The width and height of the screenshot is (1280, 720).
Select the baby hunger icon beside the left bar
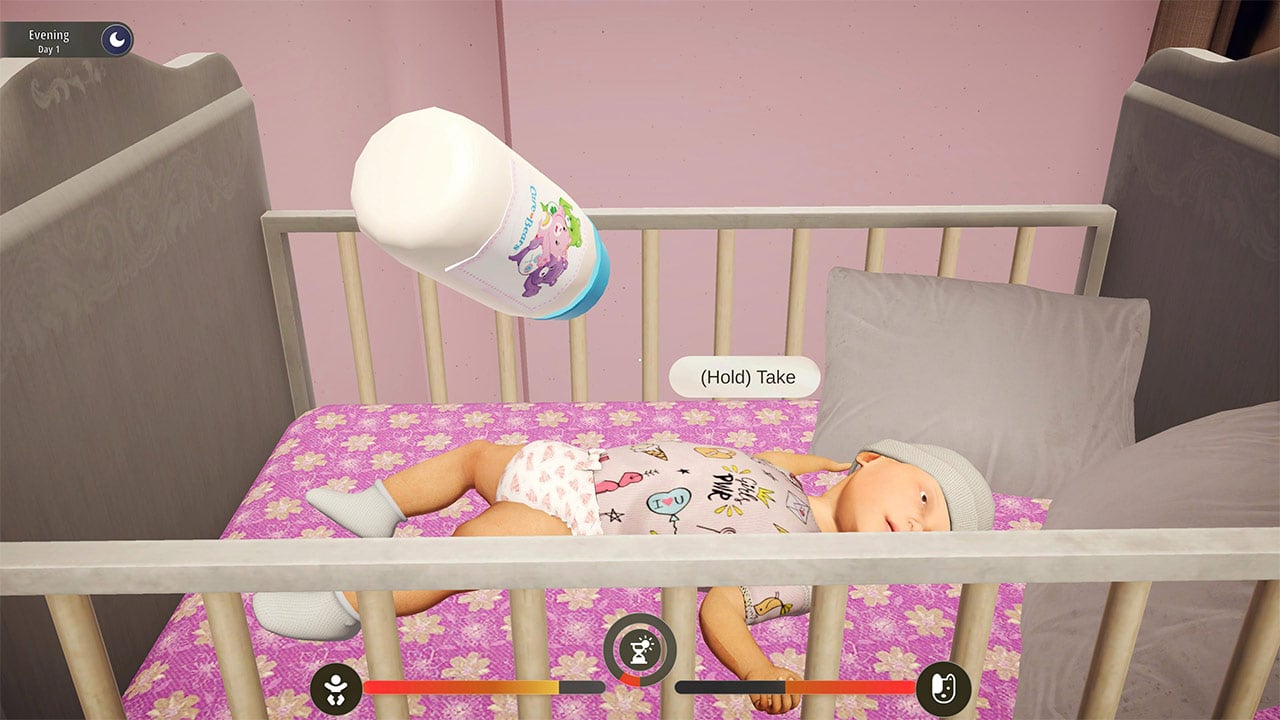338,688
